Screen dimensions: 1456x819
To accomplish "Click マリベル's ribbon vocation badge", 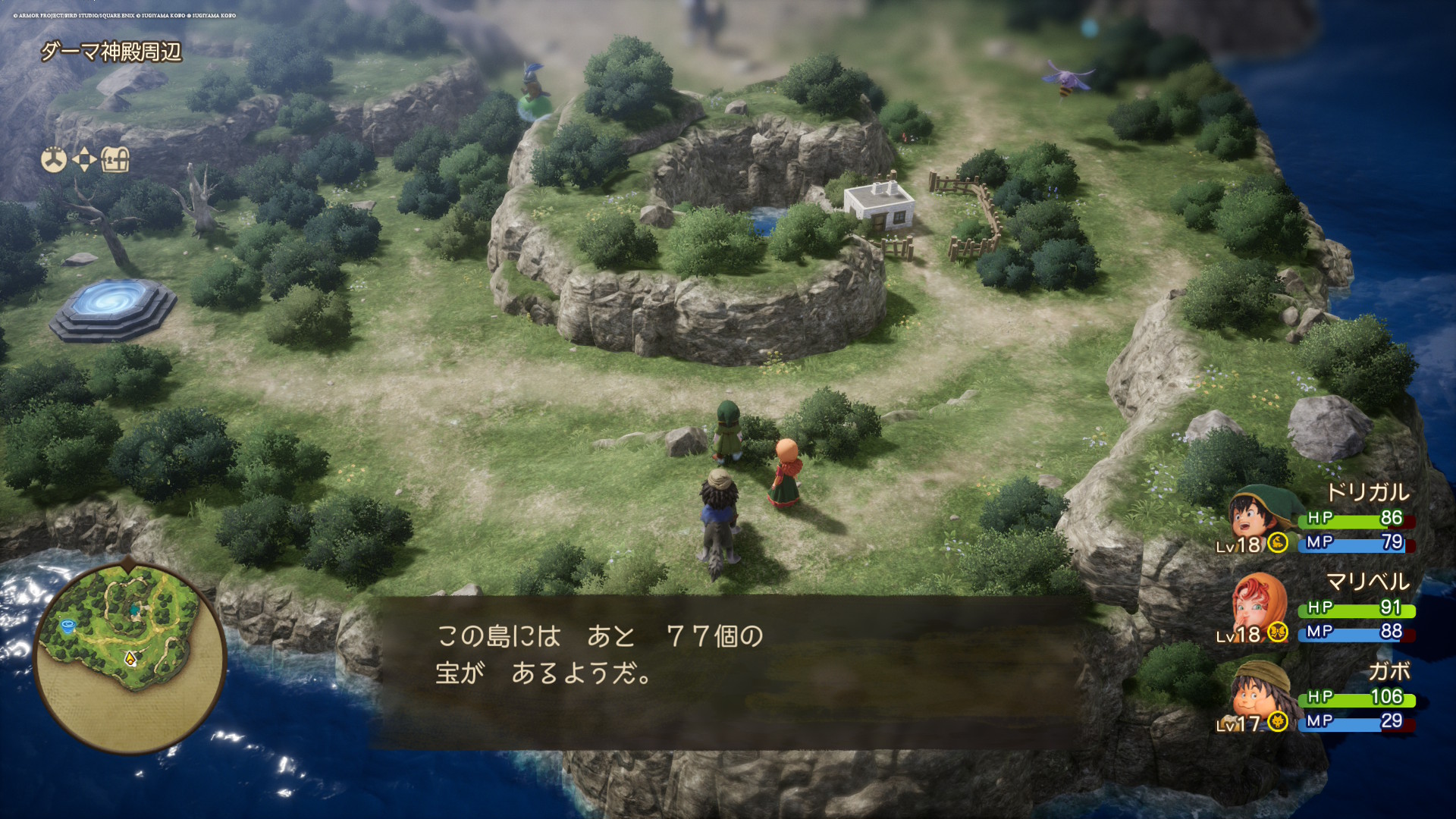I will click(1278, 631).
